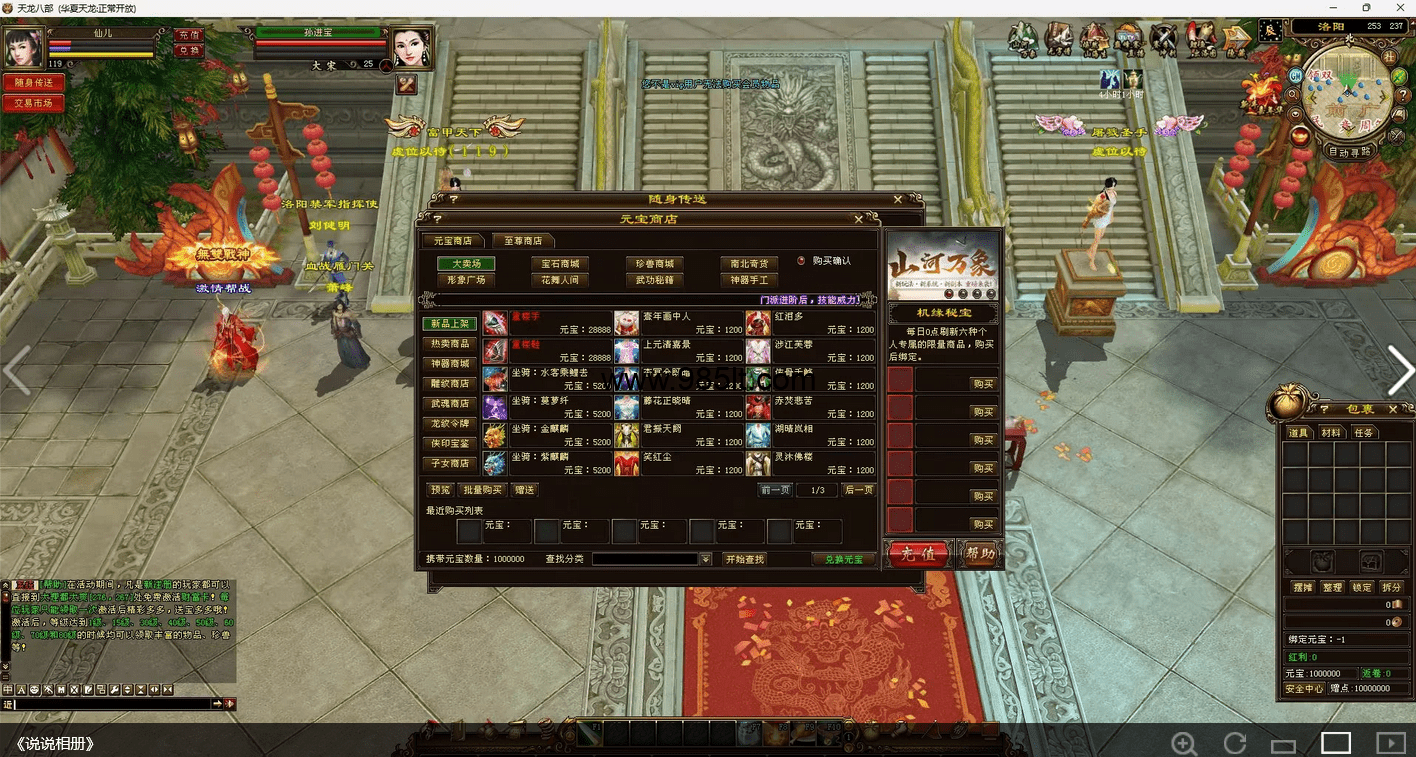The height and width of the screenshot is (757, 1416).
Task: Close the 元宝商店 shop window
Action: pyautogui.click(x=859, y=219)
